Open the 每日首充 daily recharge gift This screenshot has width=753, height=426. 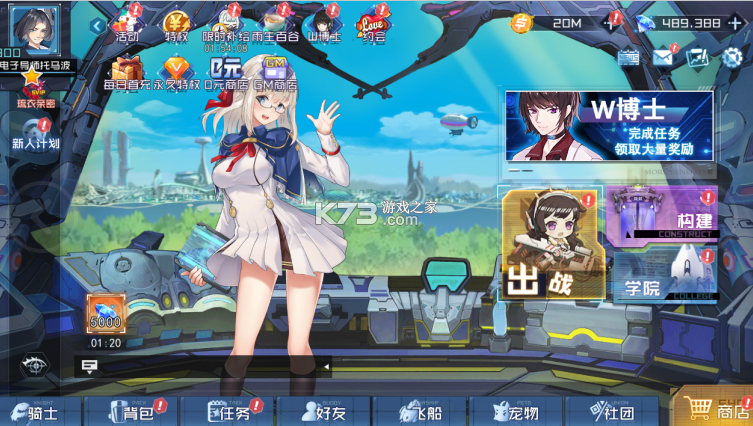(127, 72)
